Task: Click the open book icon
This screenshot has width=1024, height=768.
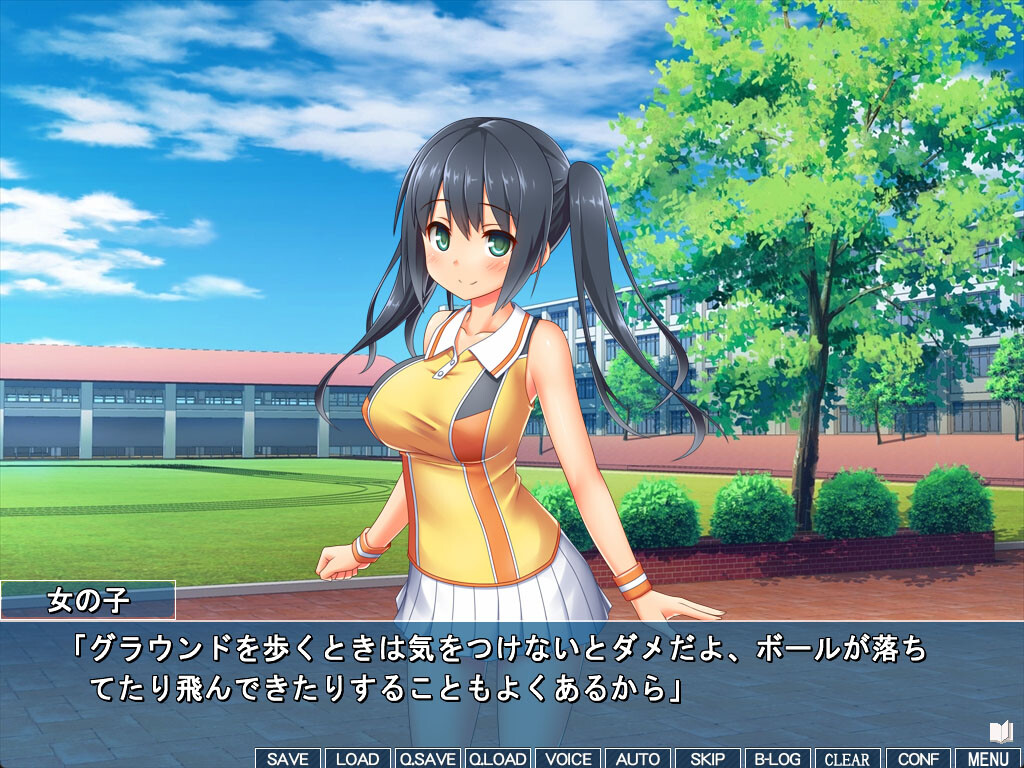Action: (1001, 732)
